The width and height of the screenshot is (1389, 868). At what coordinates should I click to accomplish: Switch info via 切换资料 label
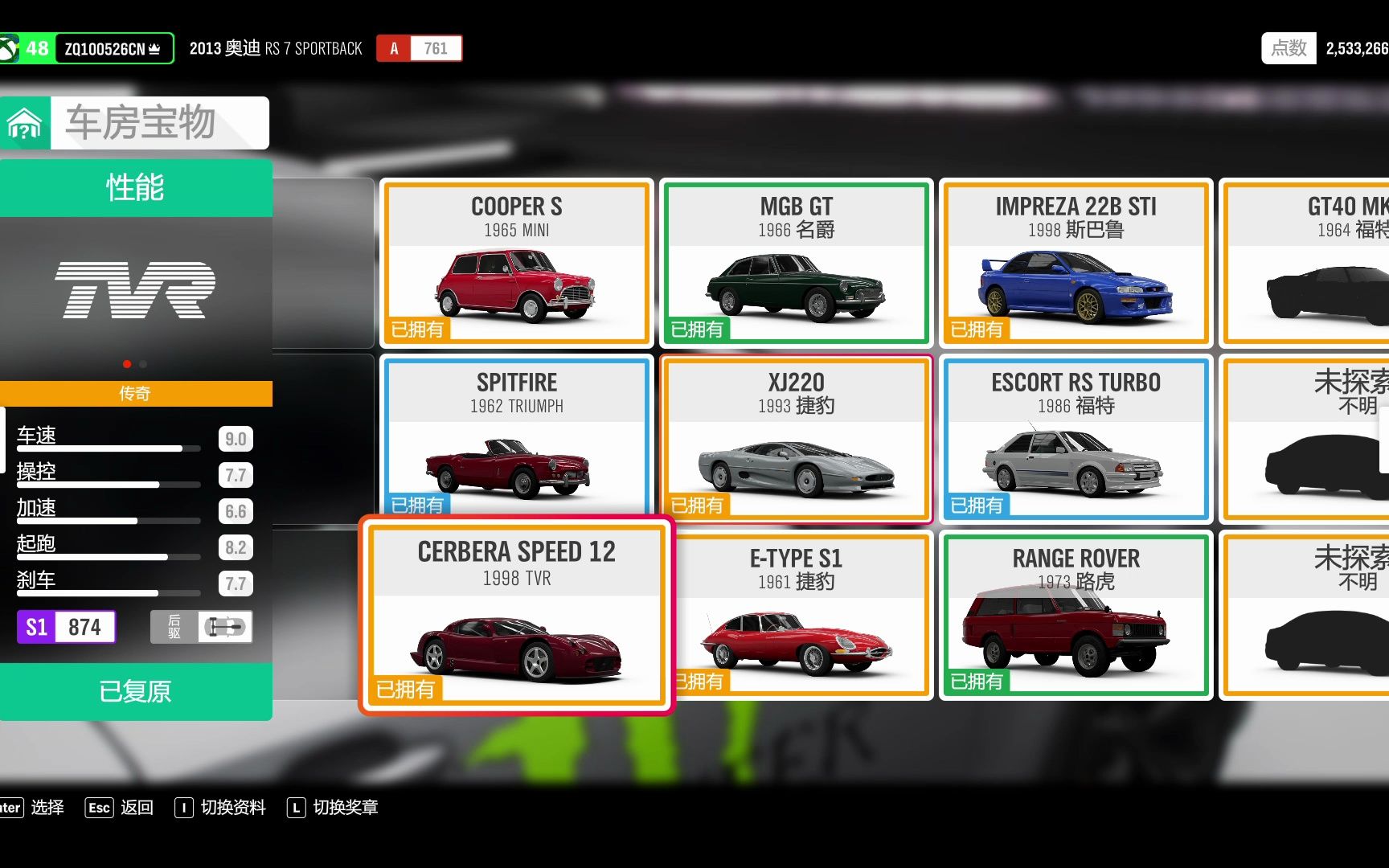[x=233, y=808]
